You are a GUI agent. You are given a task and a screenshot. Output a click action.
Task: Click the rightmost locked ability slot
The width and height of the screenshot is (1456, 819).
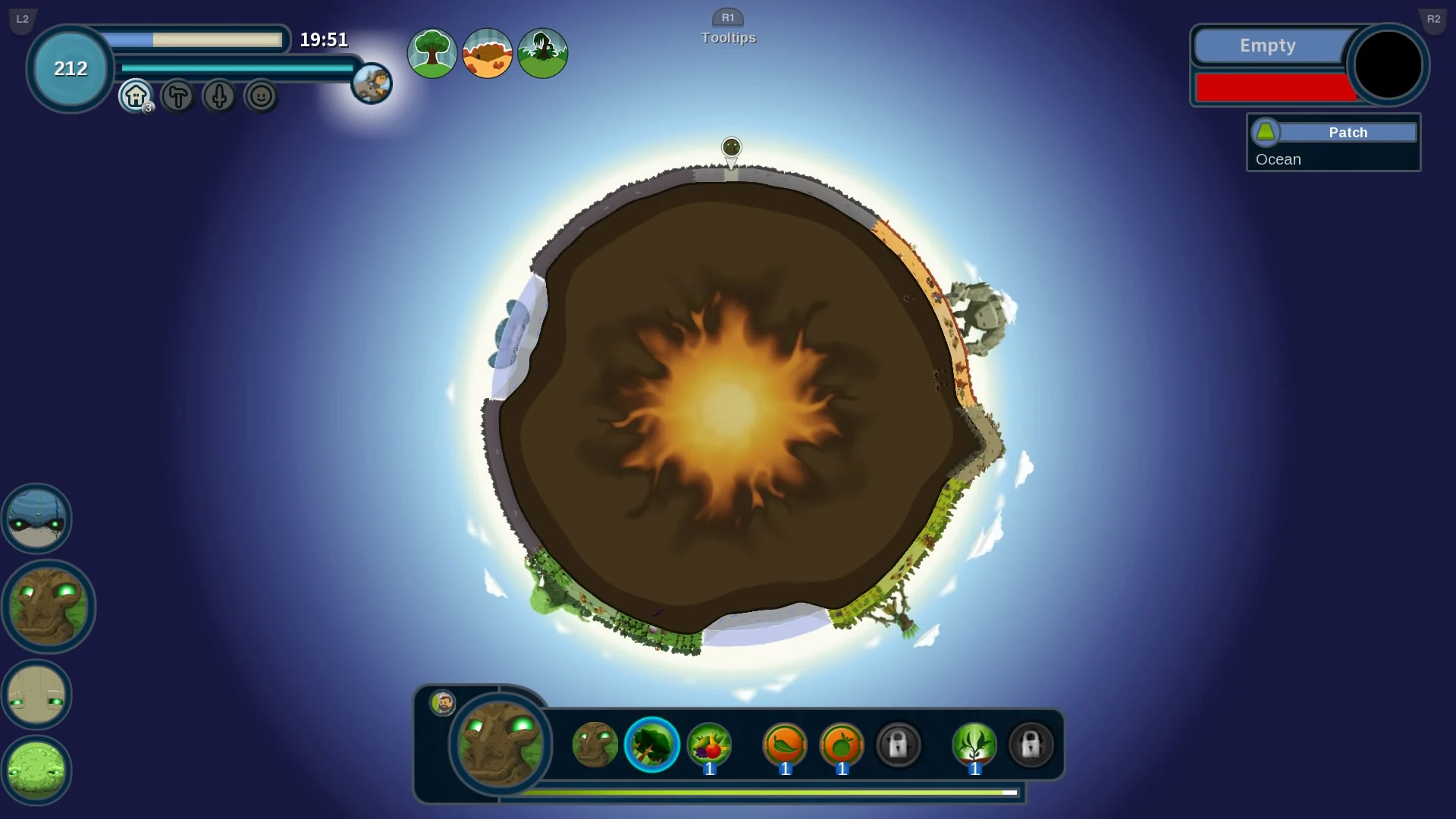click(x=1031, y=745)
